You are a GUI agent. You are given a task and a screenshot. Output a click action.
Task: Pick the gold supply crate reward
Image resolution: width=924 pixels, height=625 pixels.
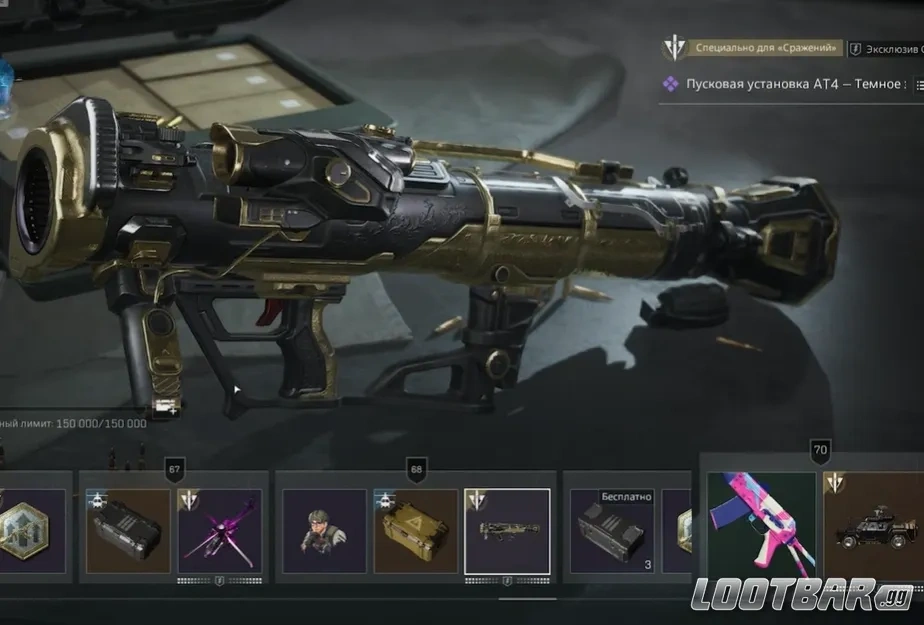pos(415,530)
